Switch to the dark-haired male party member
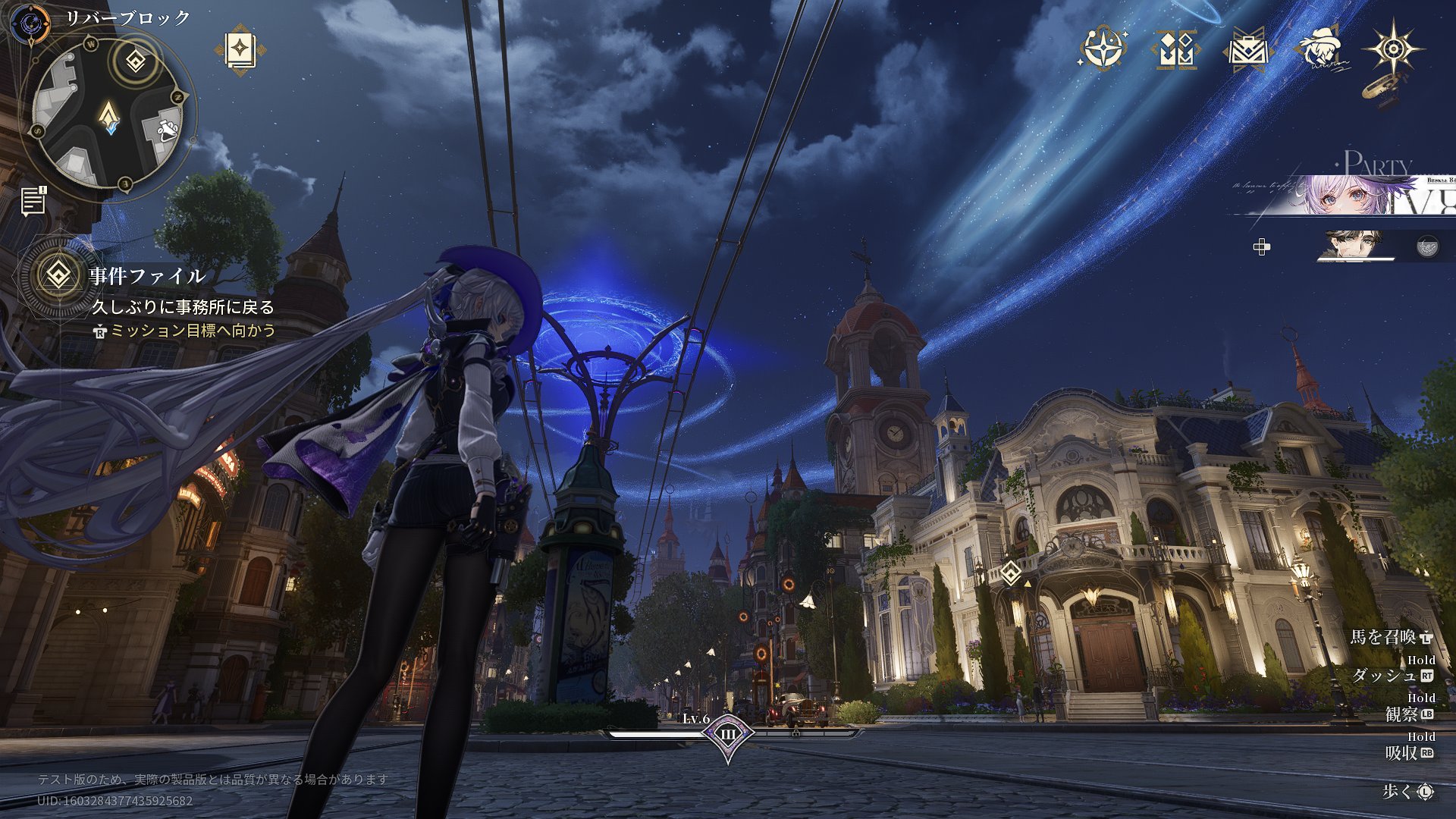 (1354, 246)
